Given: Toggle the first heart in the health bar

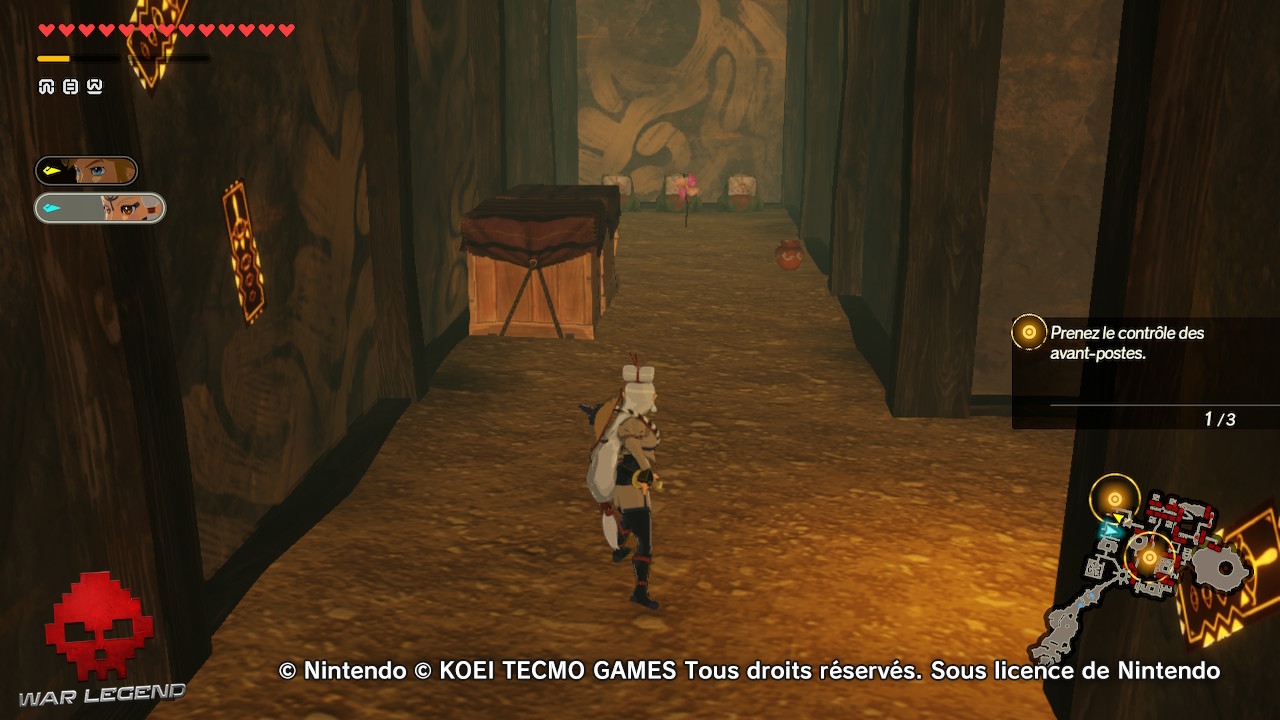Looking at the screenshot, I should [x=47, y=28].
